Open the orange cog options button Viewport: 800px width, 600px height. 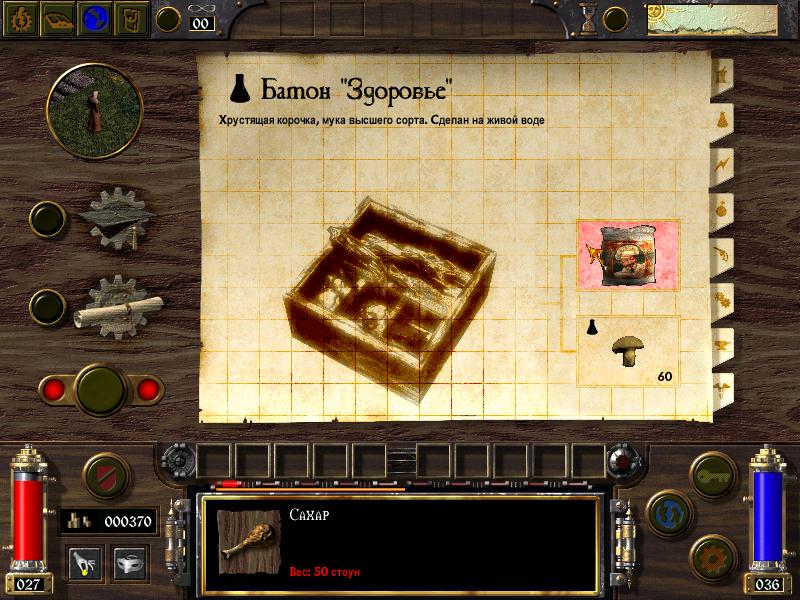click(x=712, y=553)
